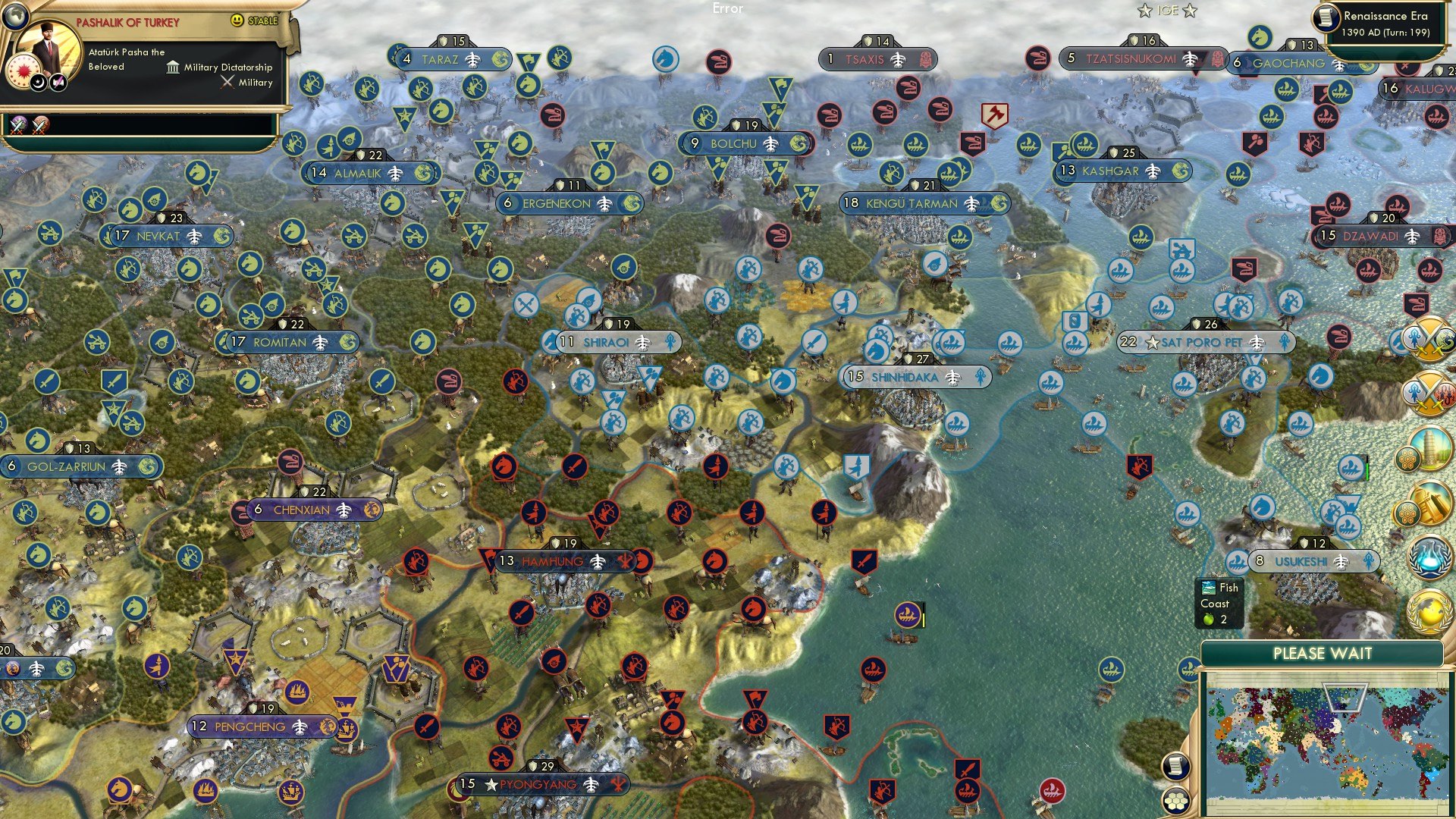The image size is (1456, 819).
Task: Click the Military Dictatorship building icon in the leader panel
Action: coord(173,67)
